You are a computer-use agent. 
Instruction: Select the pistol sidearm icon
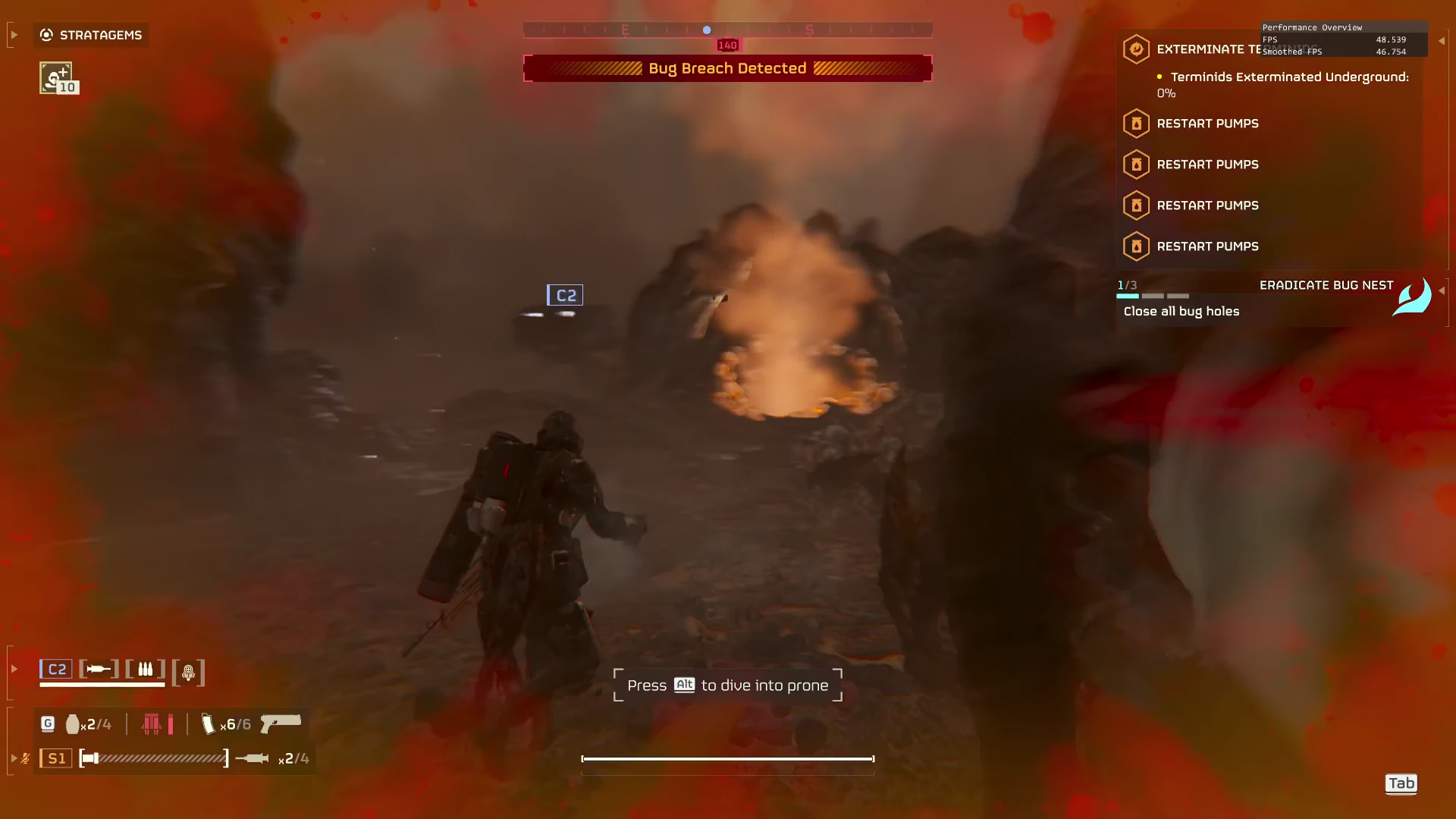click(x=281, y=723)
